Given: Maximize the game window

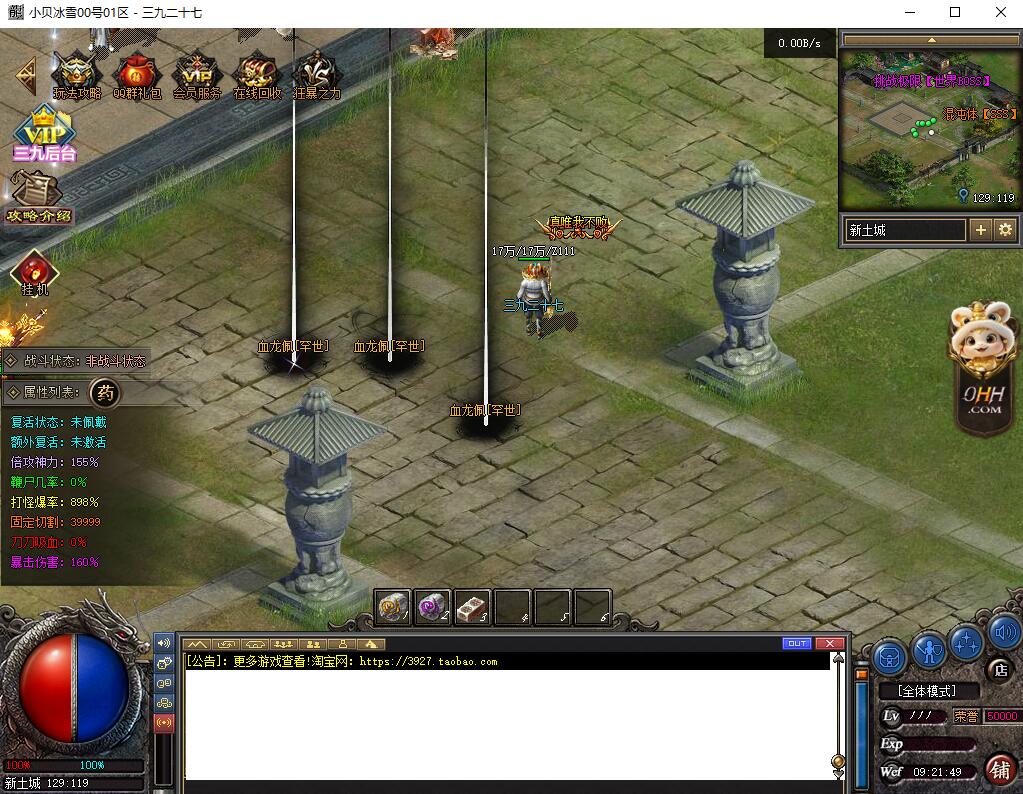Looking at the screenshot, I should click(x=955, y=12).
